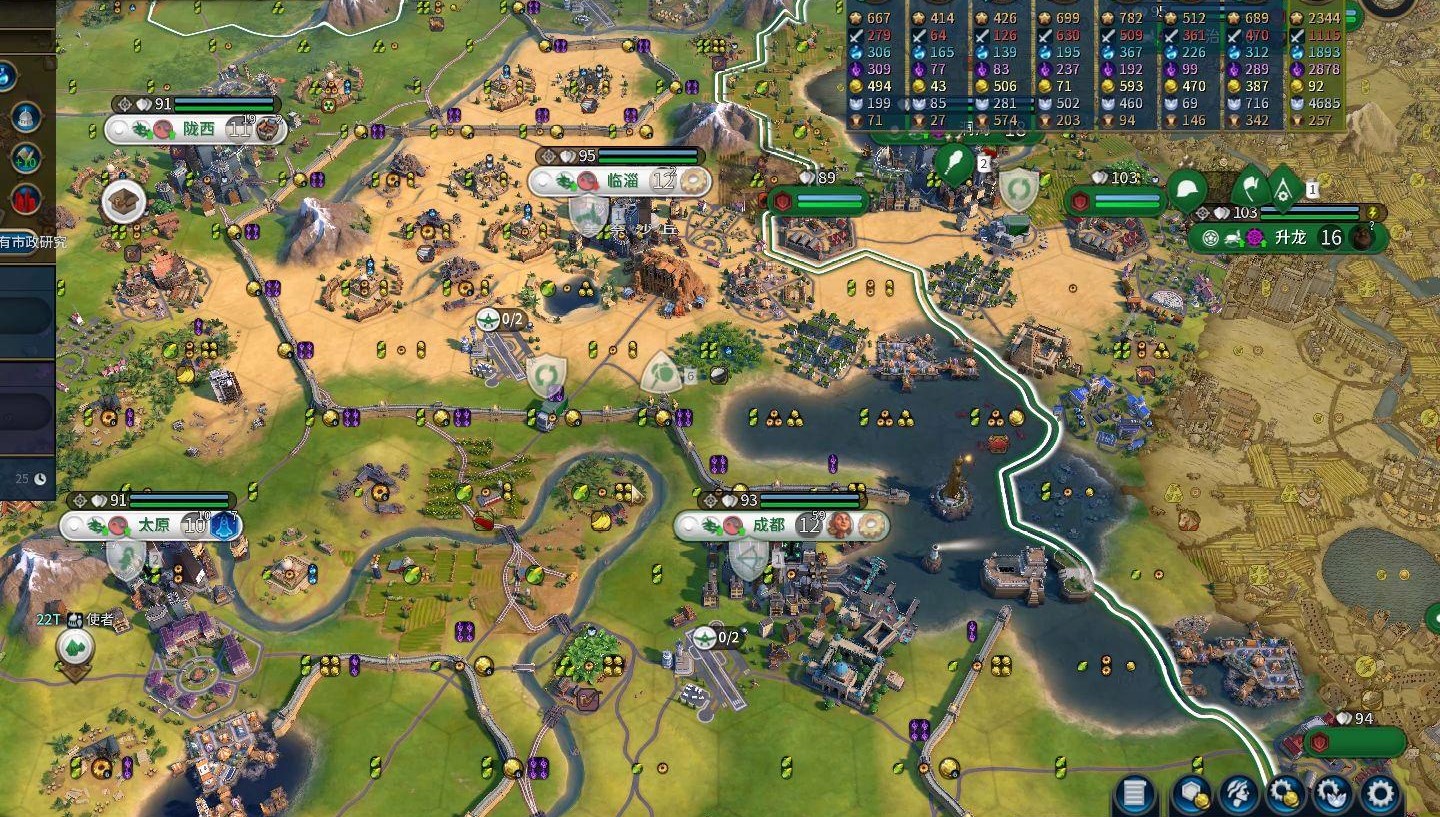This screenshot has height=817, width=1440.
Task: Click the silver helmet icon in side panel
Action: [26, 117]
